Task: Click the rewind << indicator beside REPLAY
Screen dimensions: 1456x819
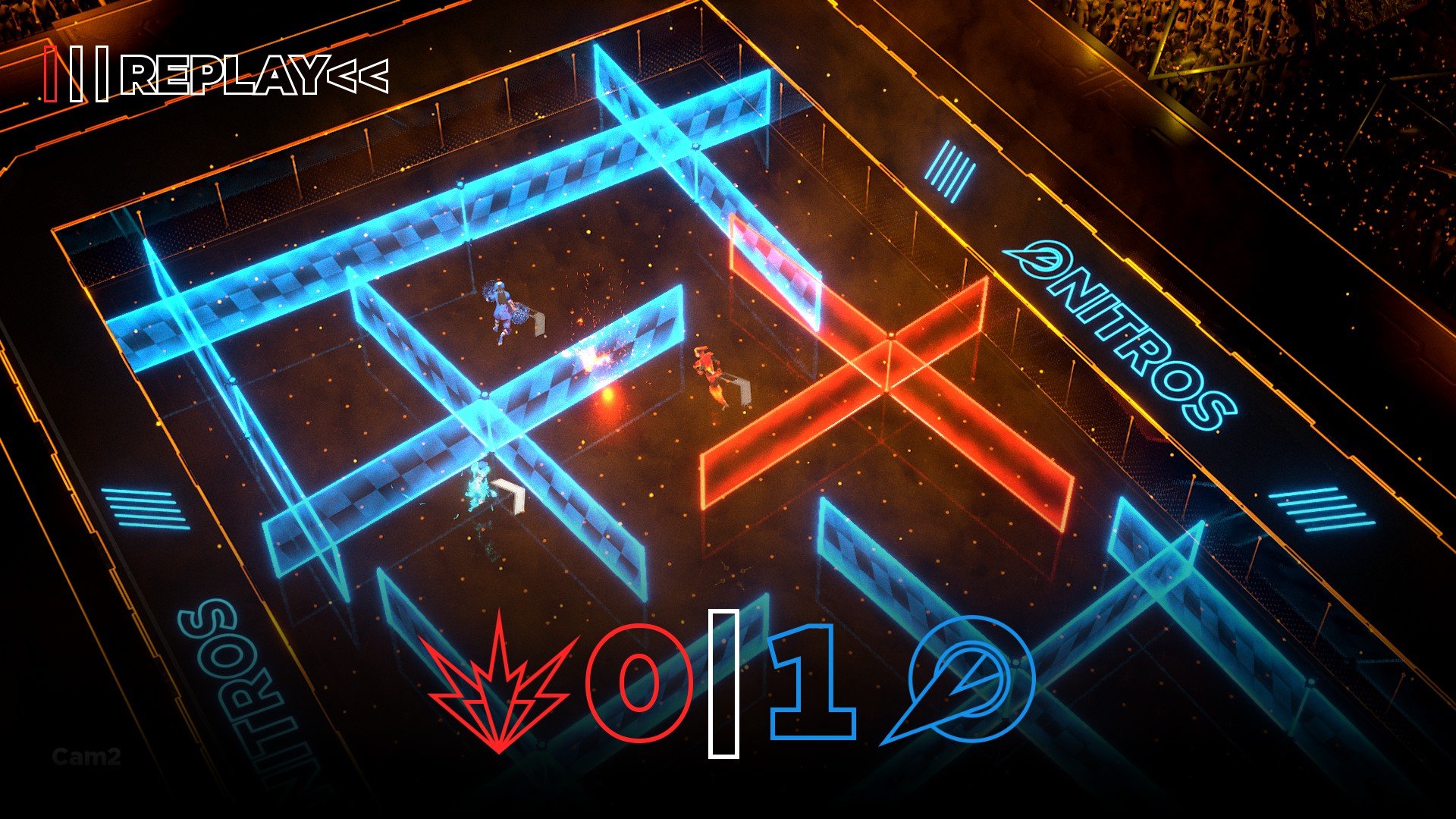Action: tap(360, 76)
